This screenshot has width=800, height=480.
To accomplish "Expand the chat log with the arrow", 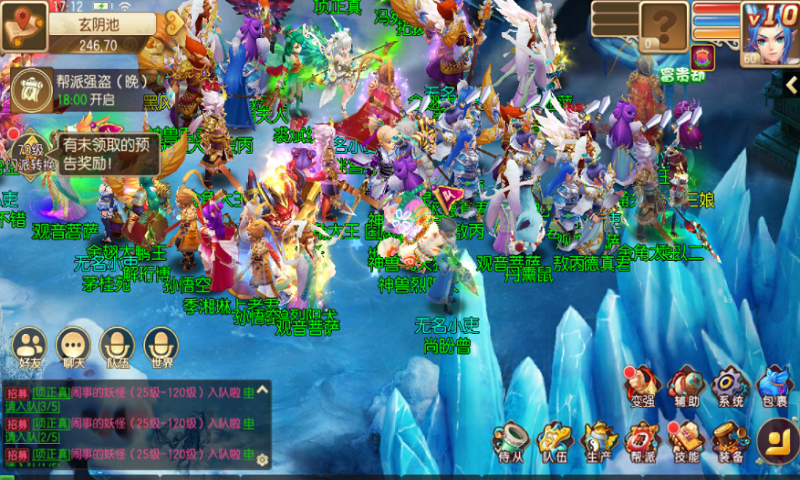I will (x=262, y=388).
